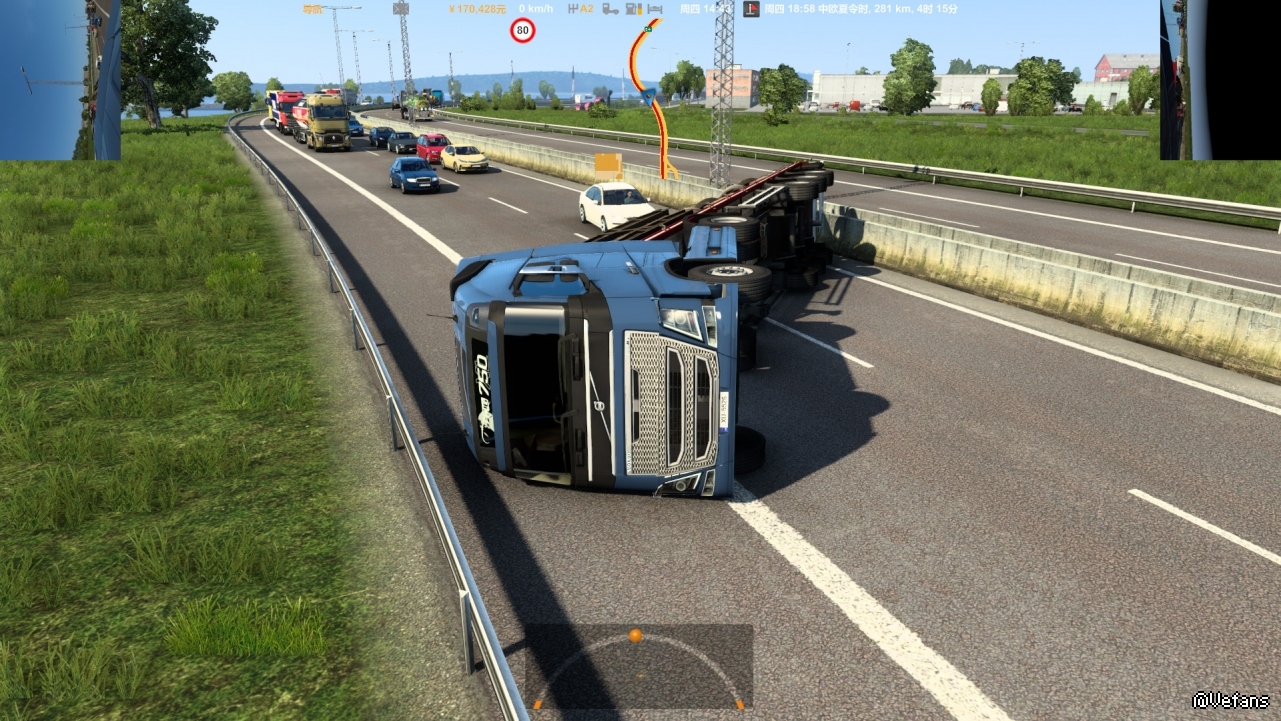
Task: Open the 导航 navigation label
Action: tap(312, 9)
